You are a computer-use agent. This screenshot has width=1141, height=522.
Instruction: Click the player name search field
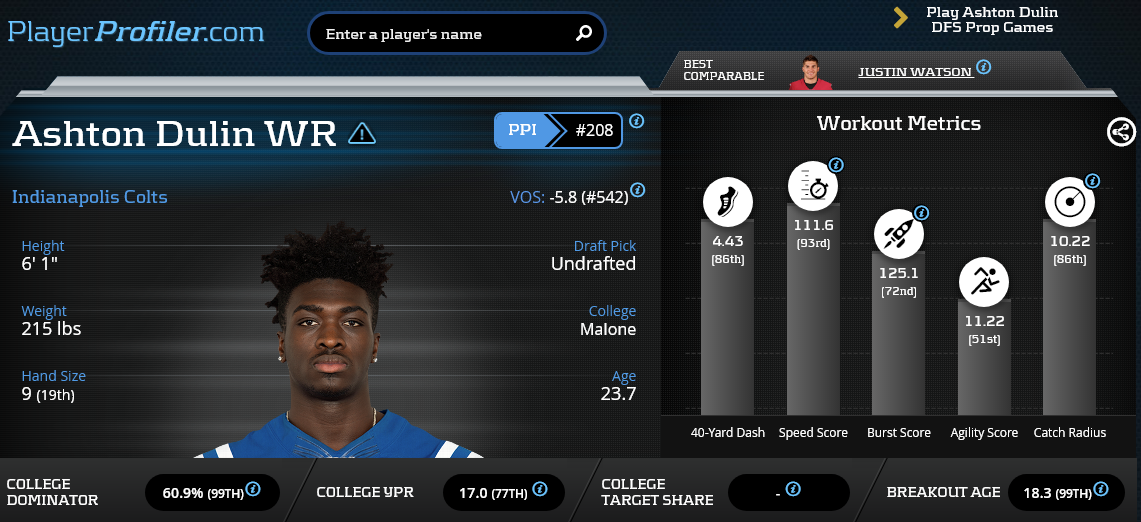(x=445, y=34)
